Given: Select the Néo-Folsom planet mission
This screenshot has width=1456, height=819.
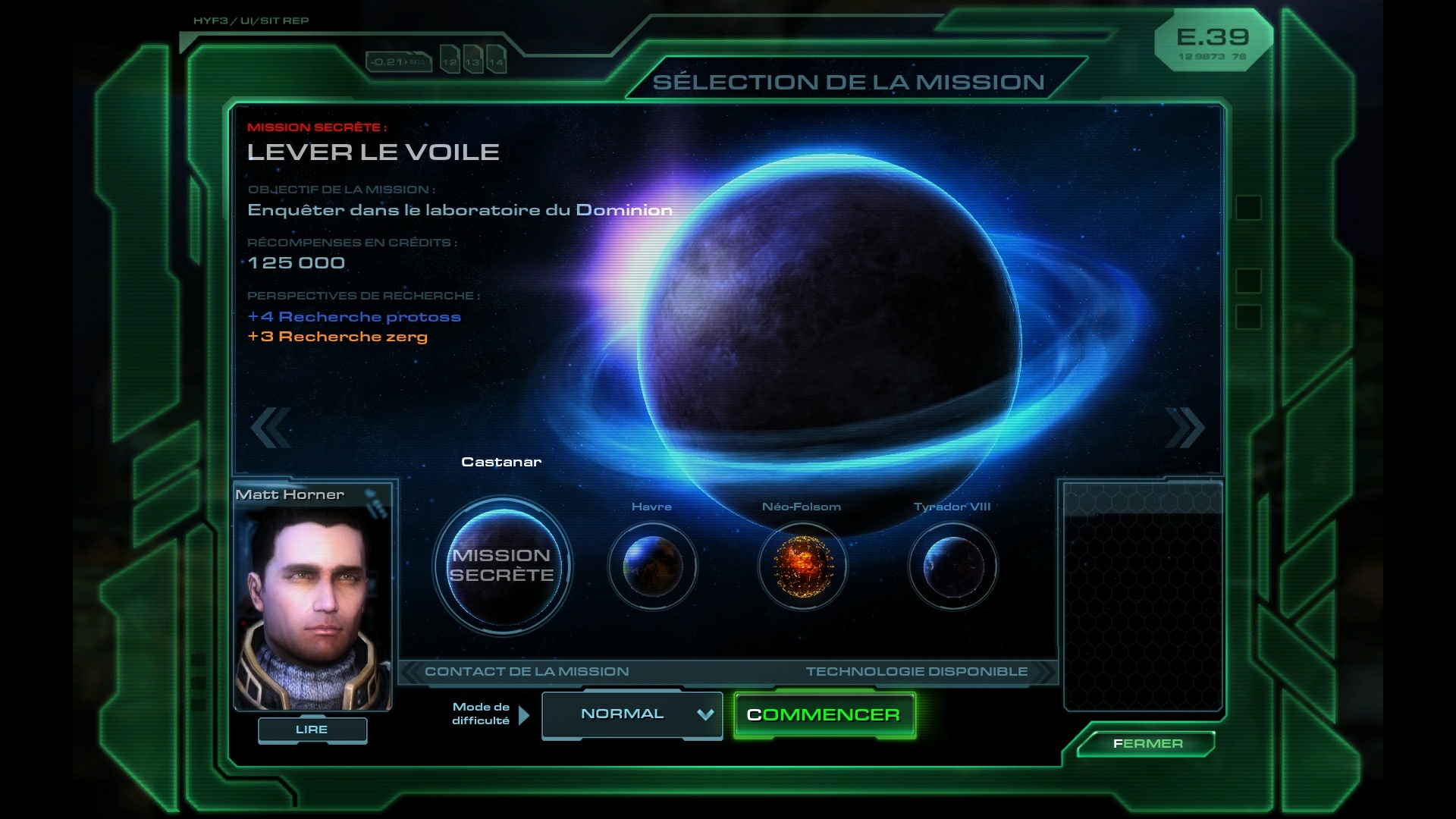Looking at the screenshot, I should coord(802,566).
